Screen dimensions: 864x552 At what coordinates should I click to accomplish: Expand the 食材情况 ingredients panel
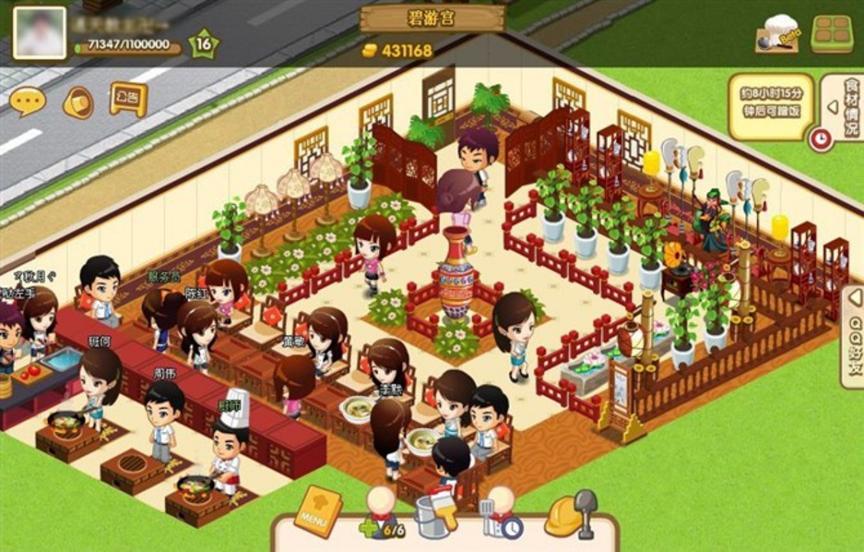pos(844,107)
